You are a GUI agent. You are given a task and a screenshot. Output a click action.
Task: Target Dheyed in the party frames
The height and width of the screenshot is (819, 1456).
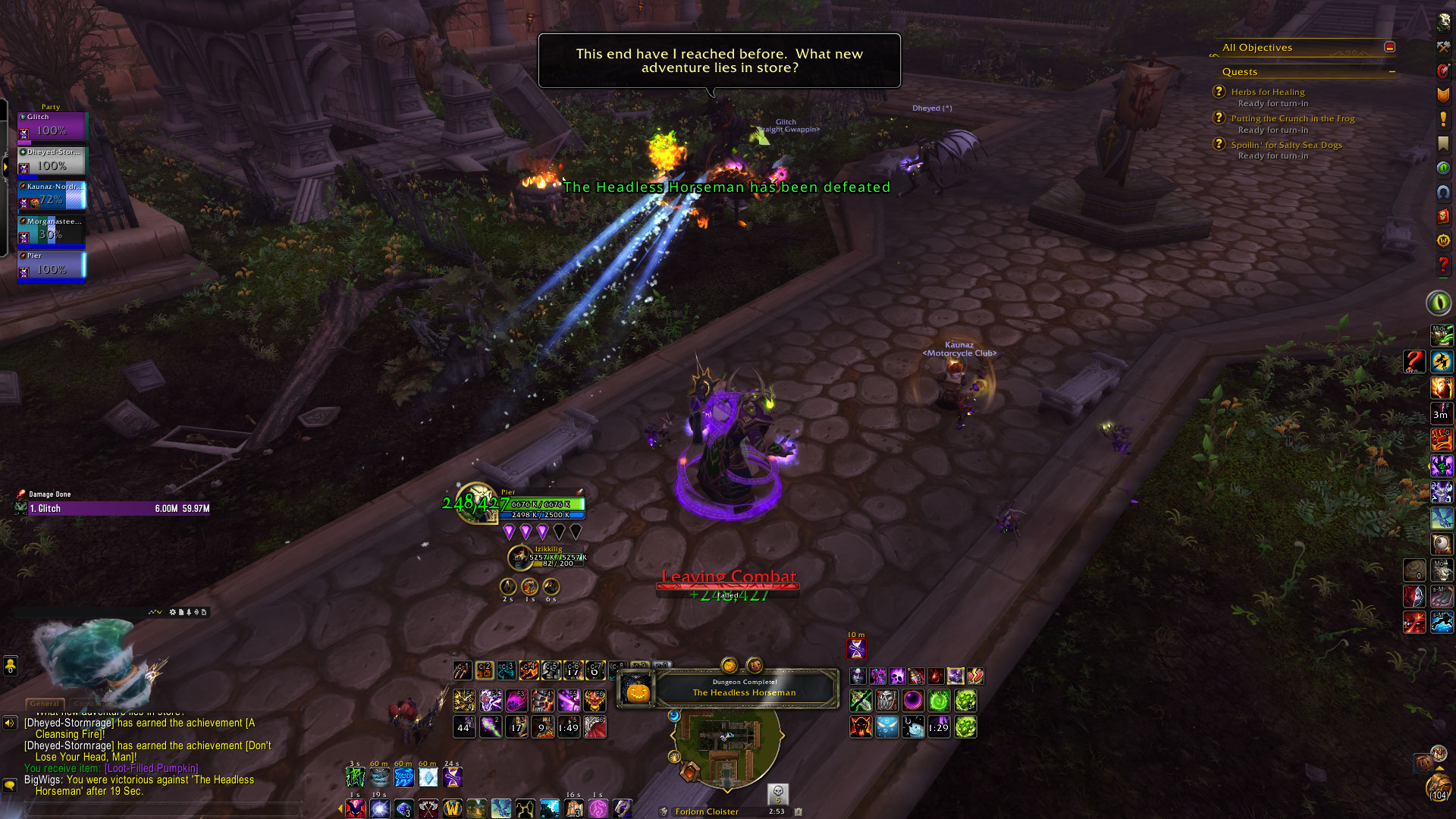coord(52,162)
